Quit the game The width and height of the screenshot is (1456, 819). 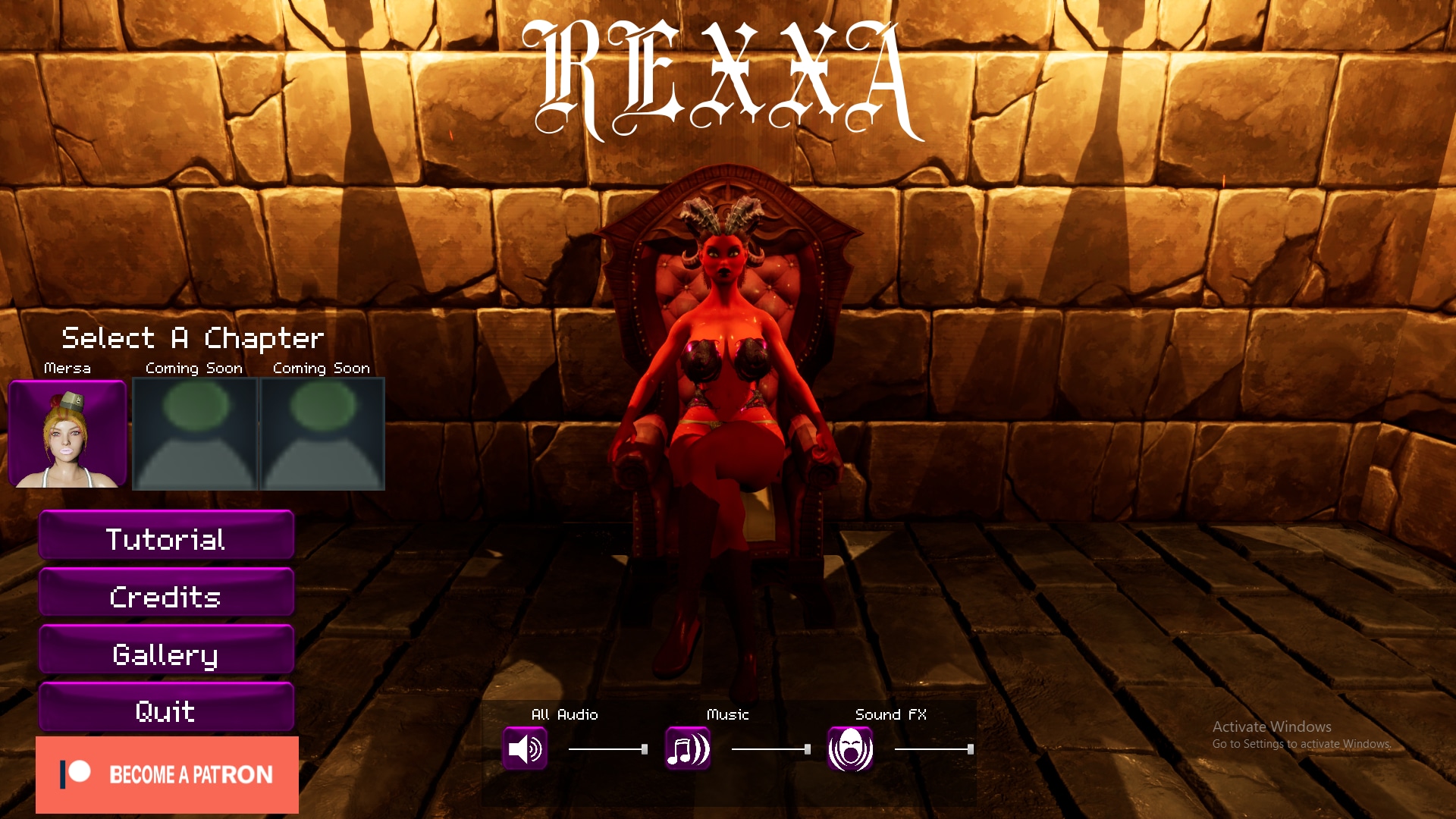(166, 711)
